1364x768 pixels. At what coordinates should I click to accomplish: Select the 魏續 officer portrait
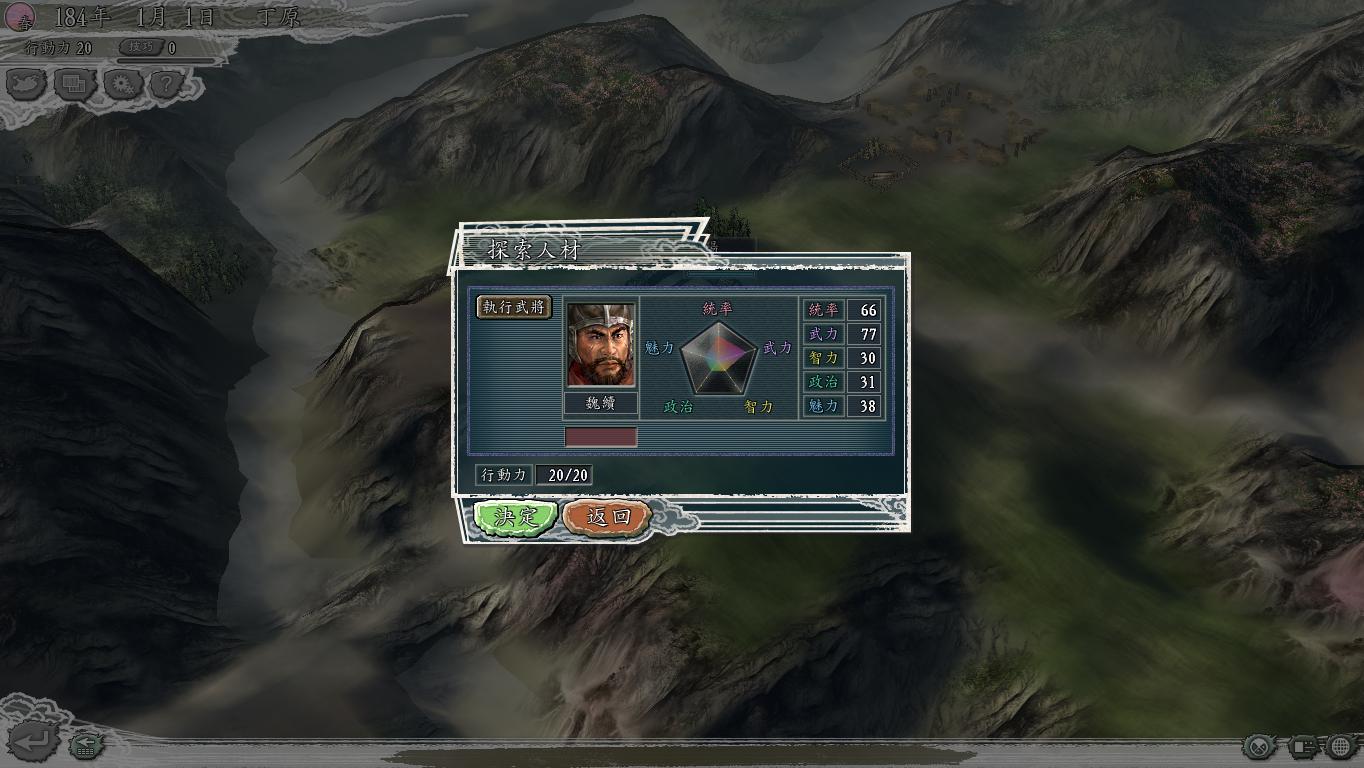click(600, 344)
